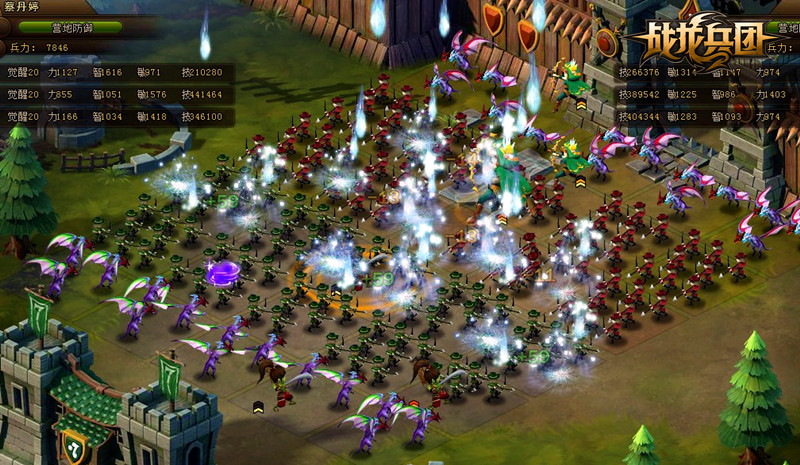Select the player name 察丹婷
The width and height of the screenshot is (800, 465).
coord(22,7)
